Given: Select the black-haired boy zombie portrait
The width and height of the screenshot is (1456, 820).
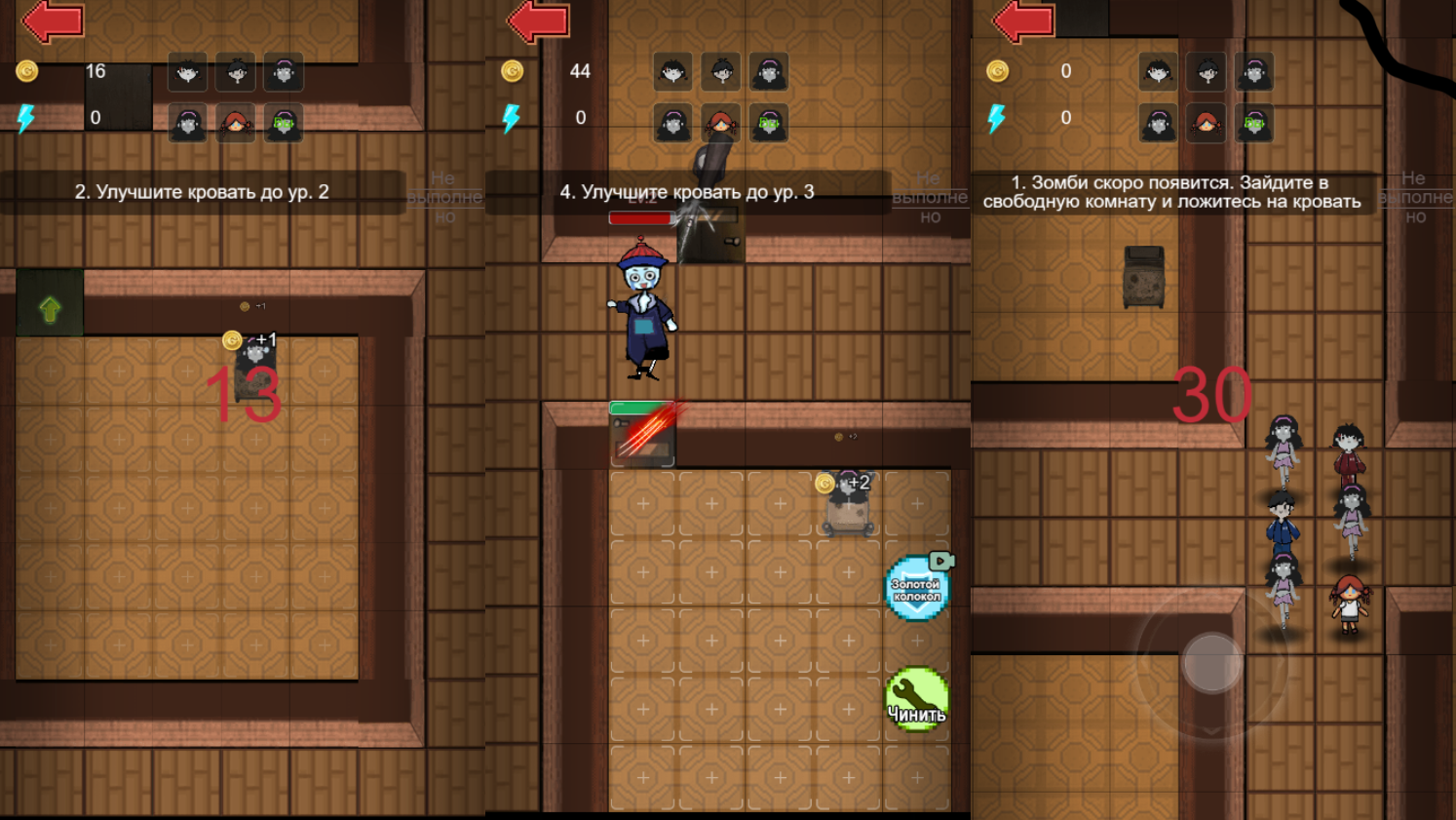Looking at the screenshot, I should [x=236, y=72].
